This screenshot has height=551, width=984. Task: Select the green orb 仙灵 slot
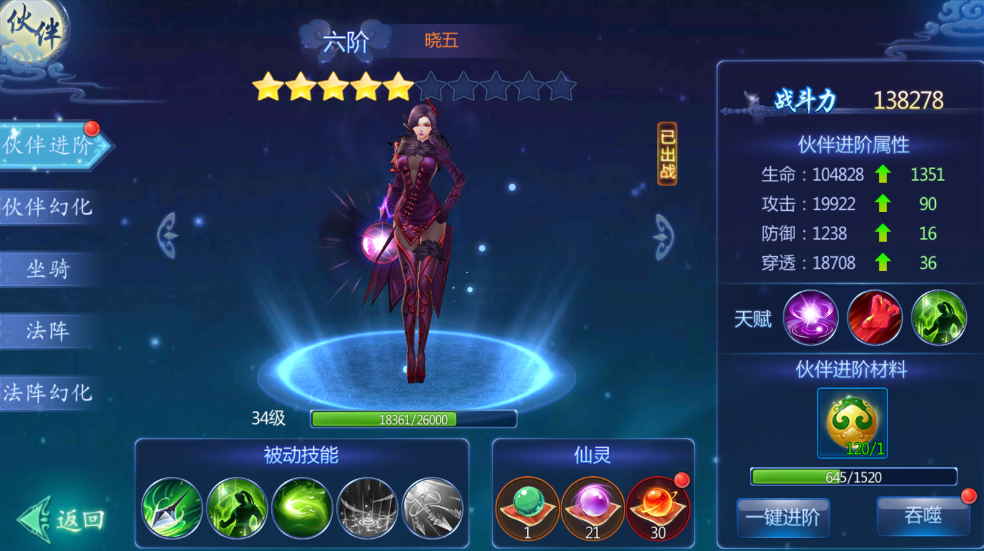(x=527, y=506)
